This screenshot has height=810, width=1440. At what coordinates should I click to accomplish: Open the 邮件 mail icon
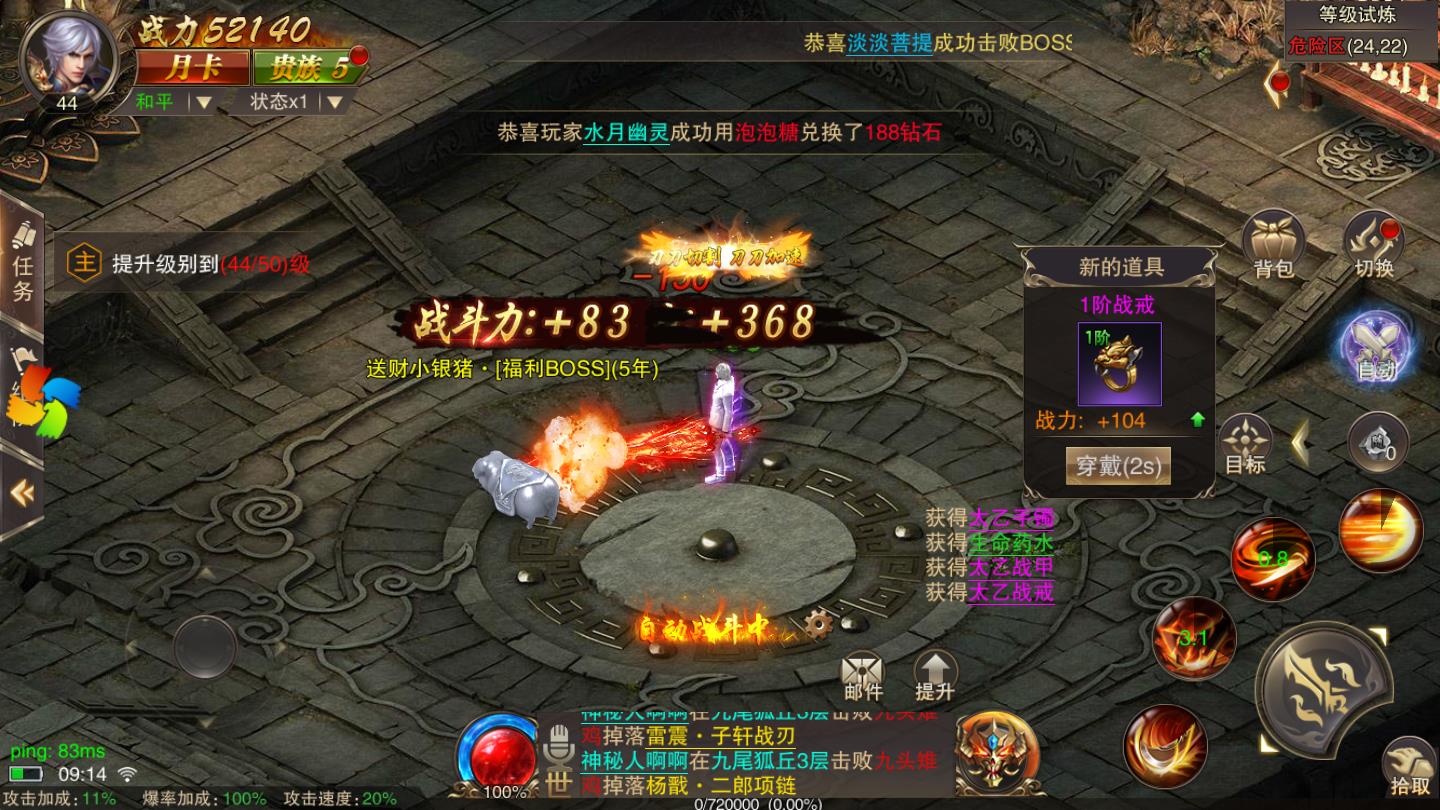click(863, 676)
